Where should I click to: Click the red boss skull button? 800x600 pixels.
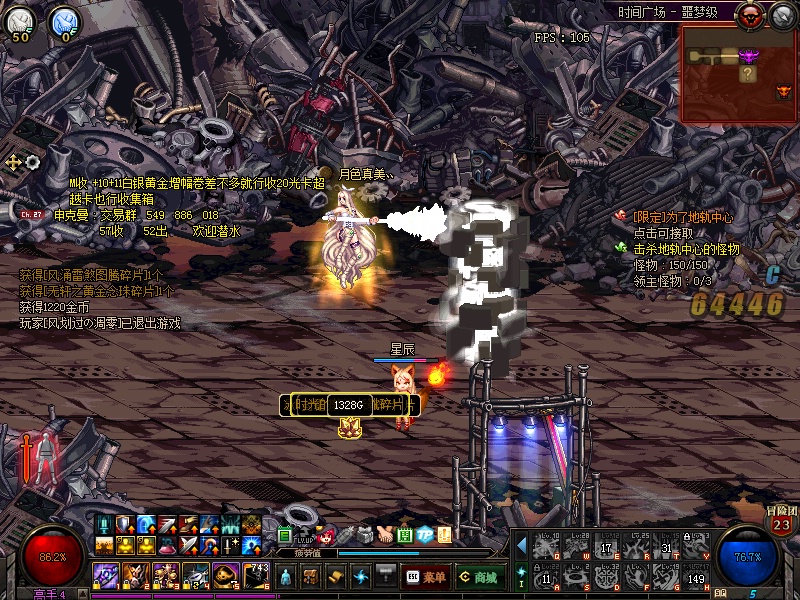[x=749, y=15]
